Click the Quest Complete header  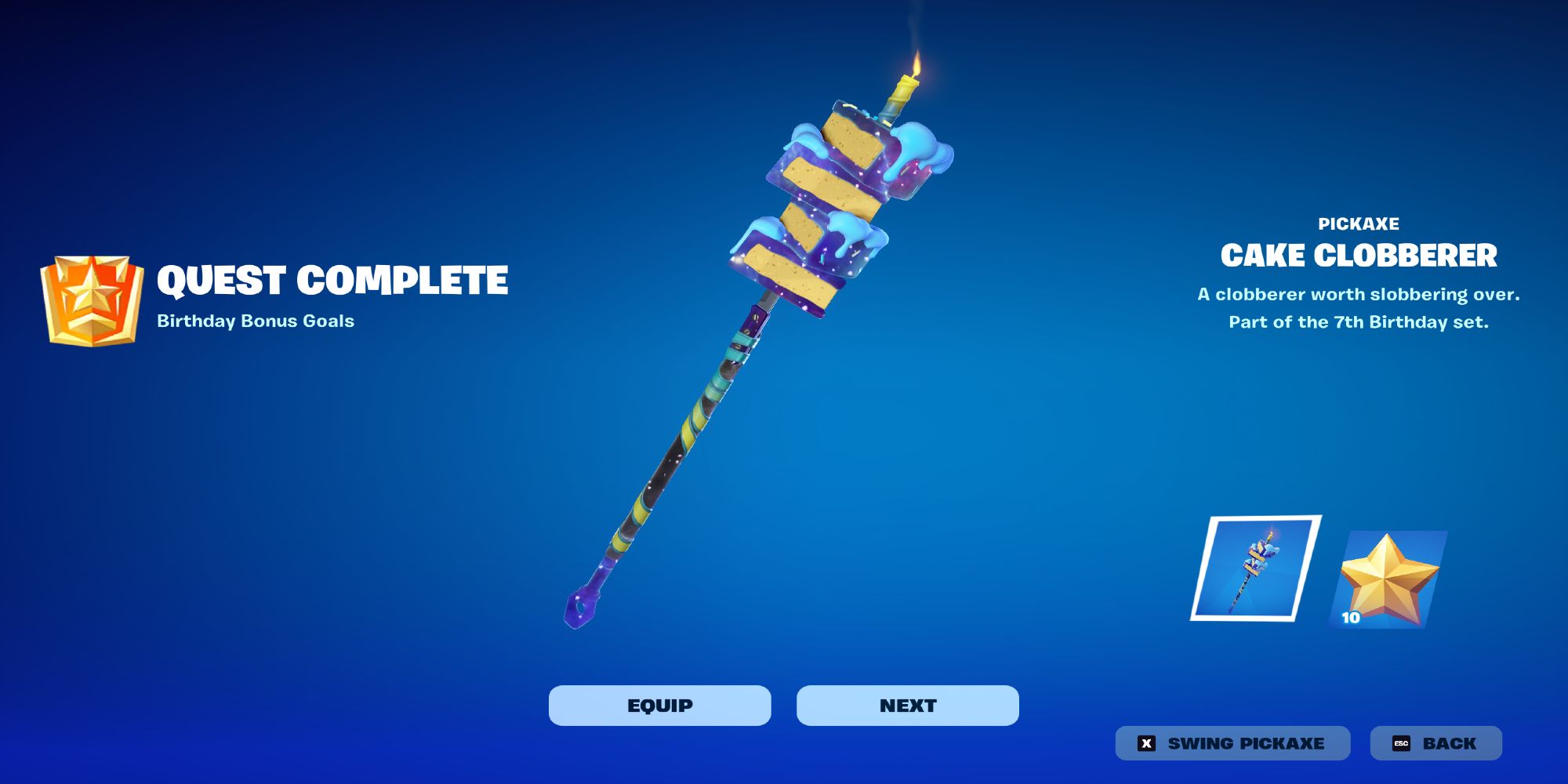(333, 278)
